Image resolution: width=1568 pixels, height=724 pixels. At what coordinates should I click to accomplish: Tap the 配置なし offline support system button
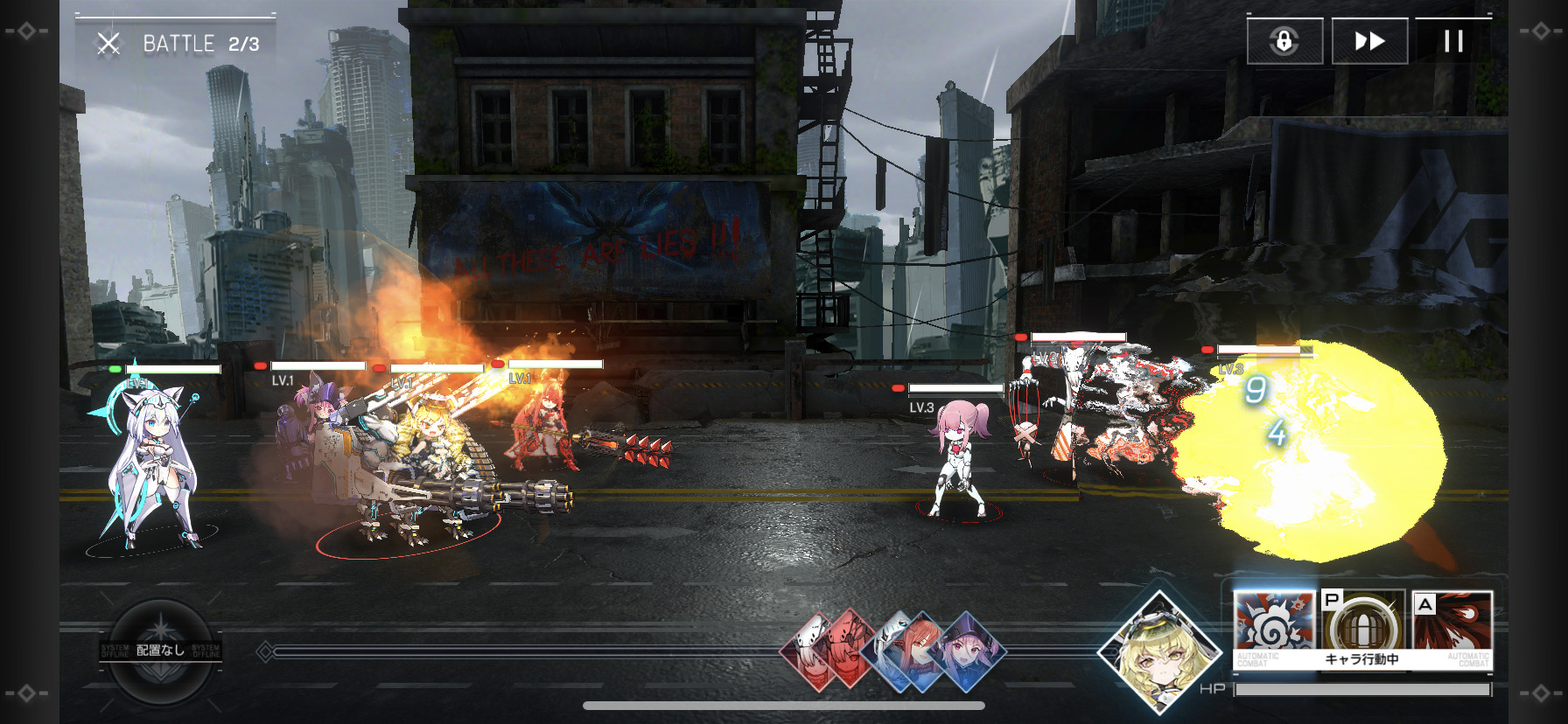(161, 650)
